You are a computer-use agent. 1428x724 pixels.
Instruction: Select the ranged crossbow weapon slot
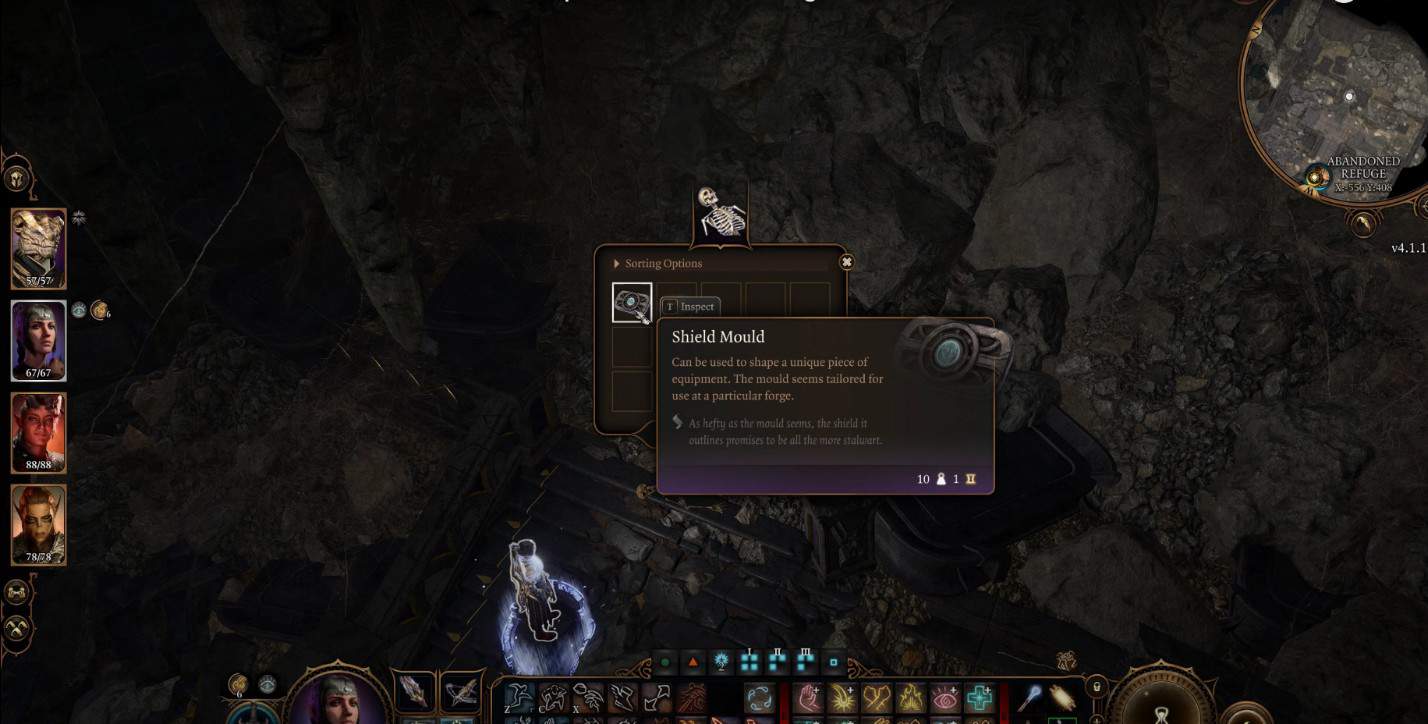(462, 693)
